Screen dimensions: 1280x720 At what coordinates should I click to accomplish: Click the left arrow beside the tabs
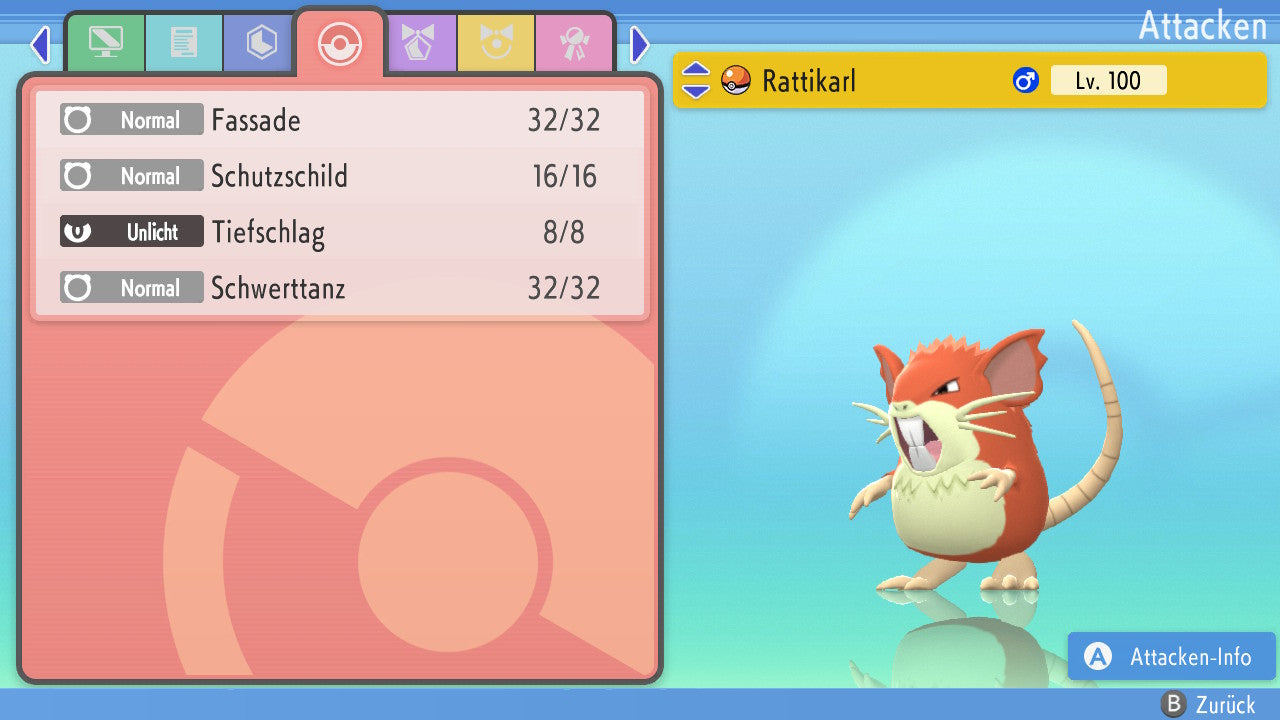pyautogui.click(x=40, y=44)
